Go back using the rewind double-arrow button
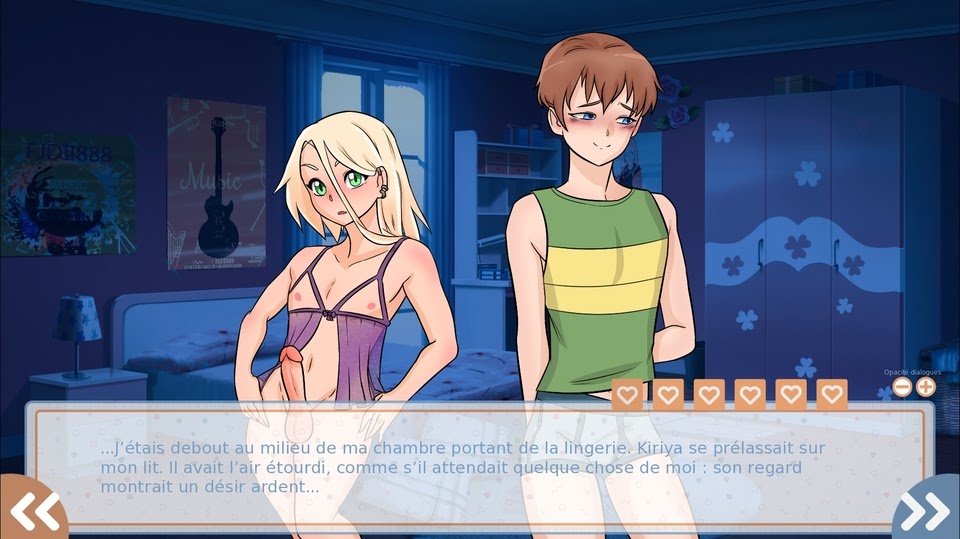 point(32,510)
